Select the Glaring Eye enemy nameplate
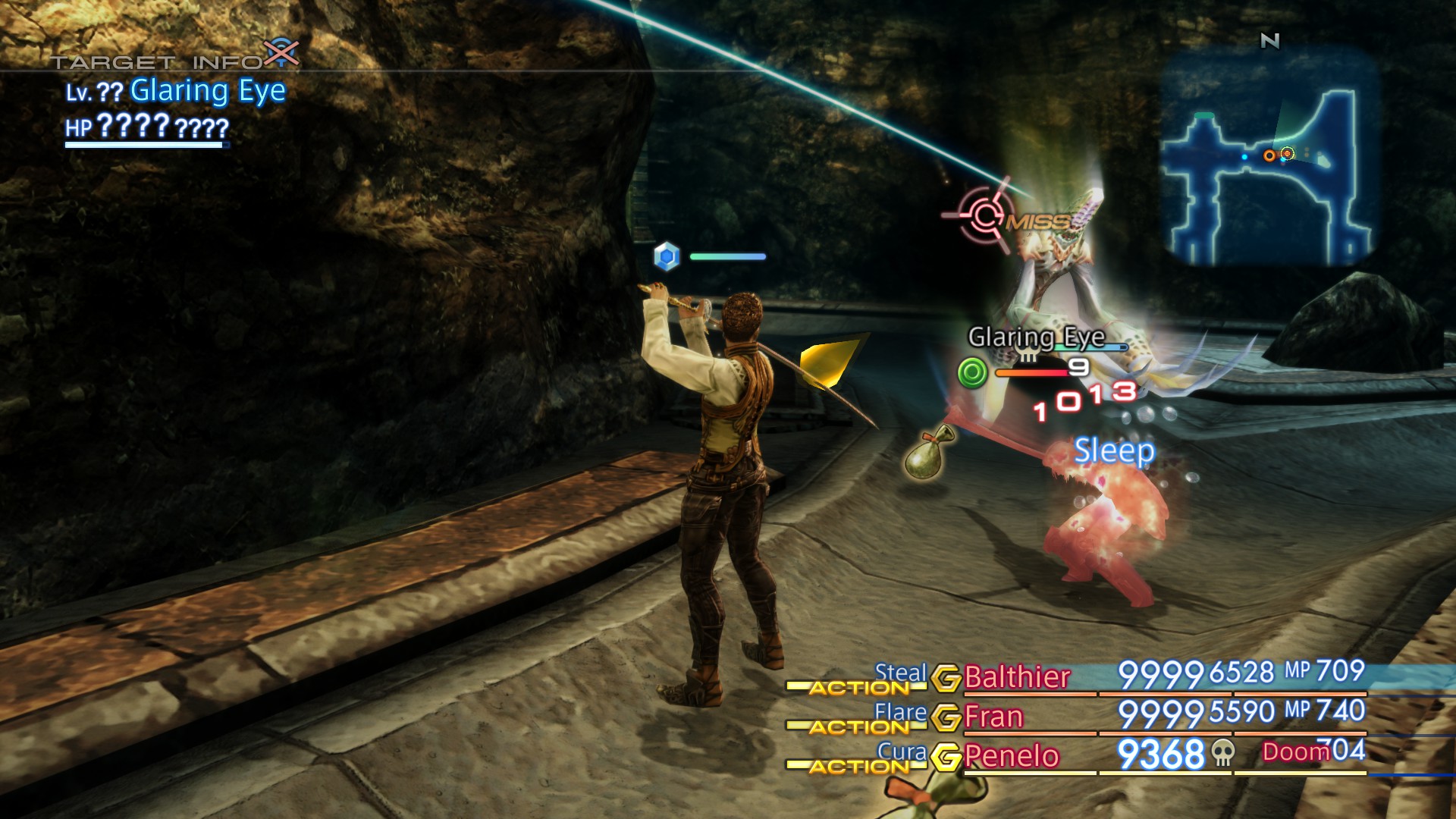 tap(1036, 337)
